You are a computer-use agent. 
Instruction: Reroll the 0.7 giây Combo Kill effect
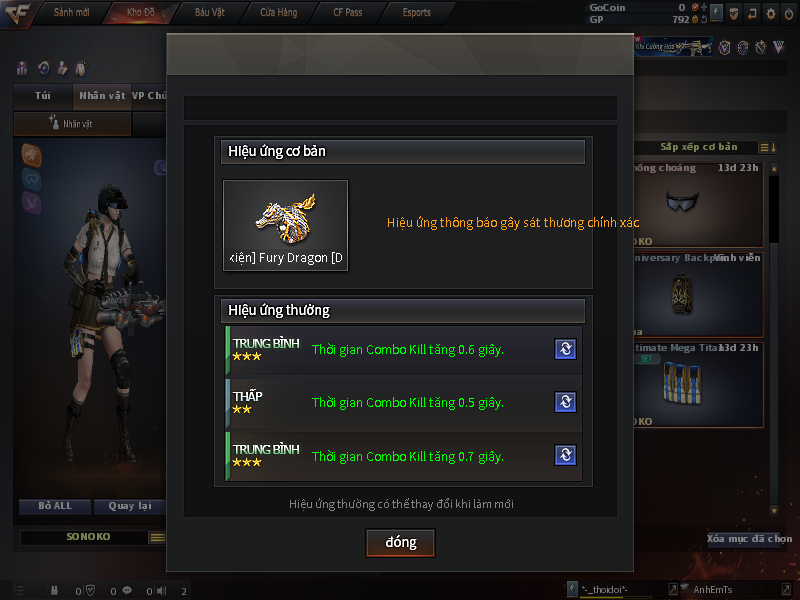565,456
